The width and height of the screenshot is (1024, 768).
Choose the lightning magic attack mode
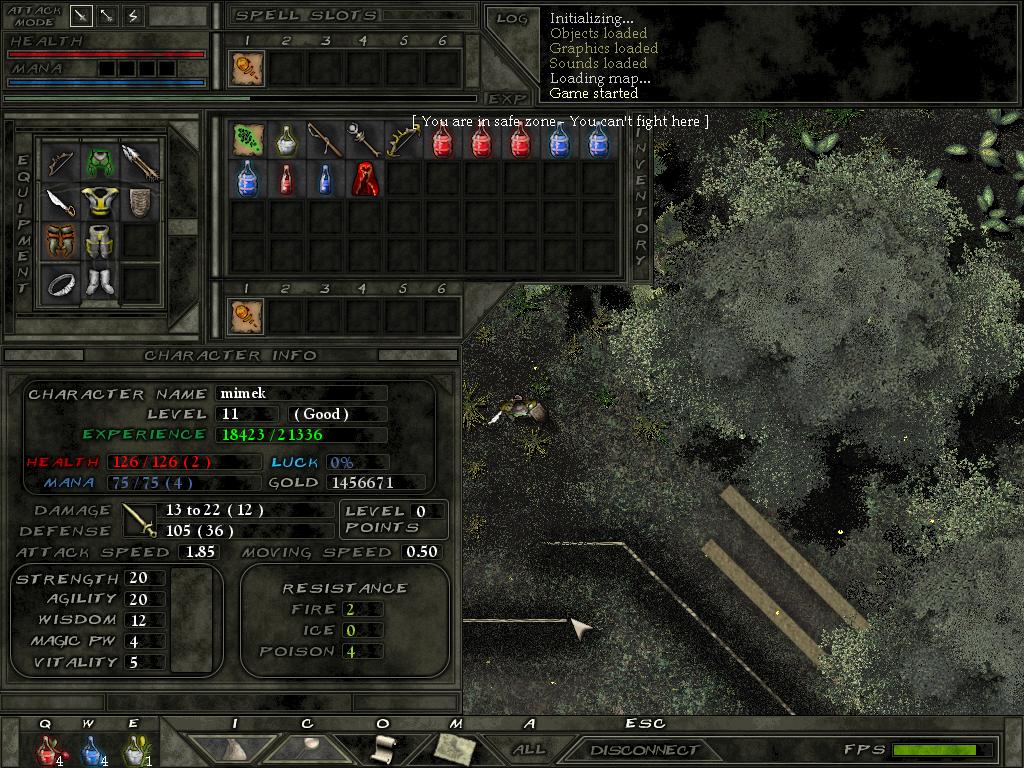point(133,15)
